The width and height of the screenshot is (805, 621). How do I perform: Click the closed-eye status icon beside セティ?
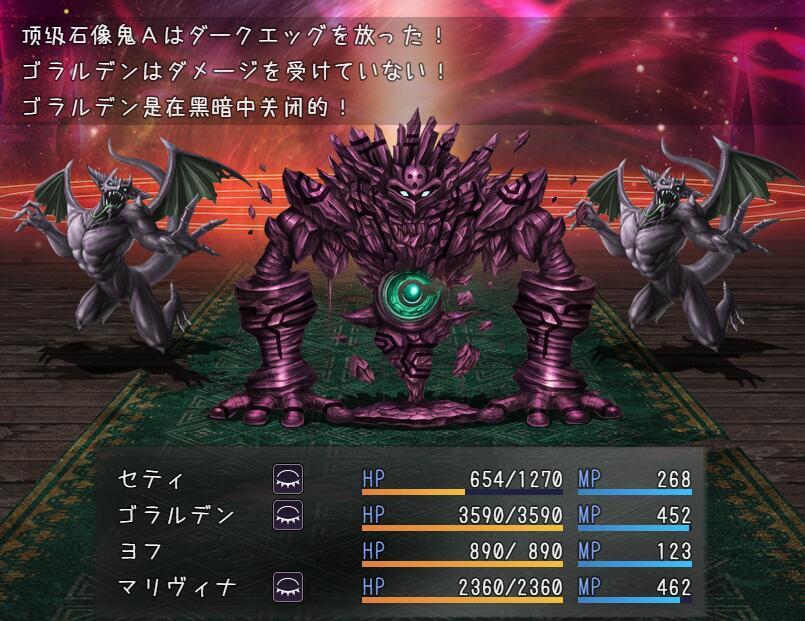pos(288,480)
